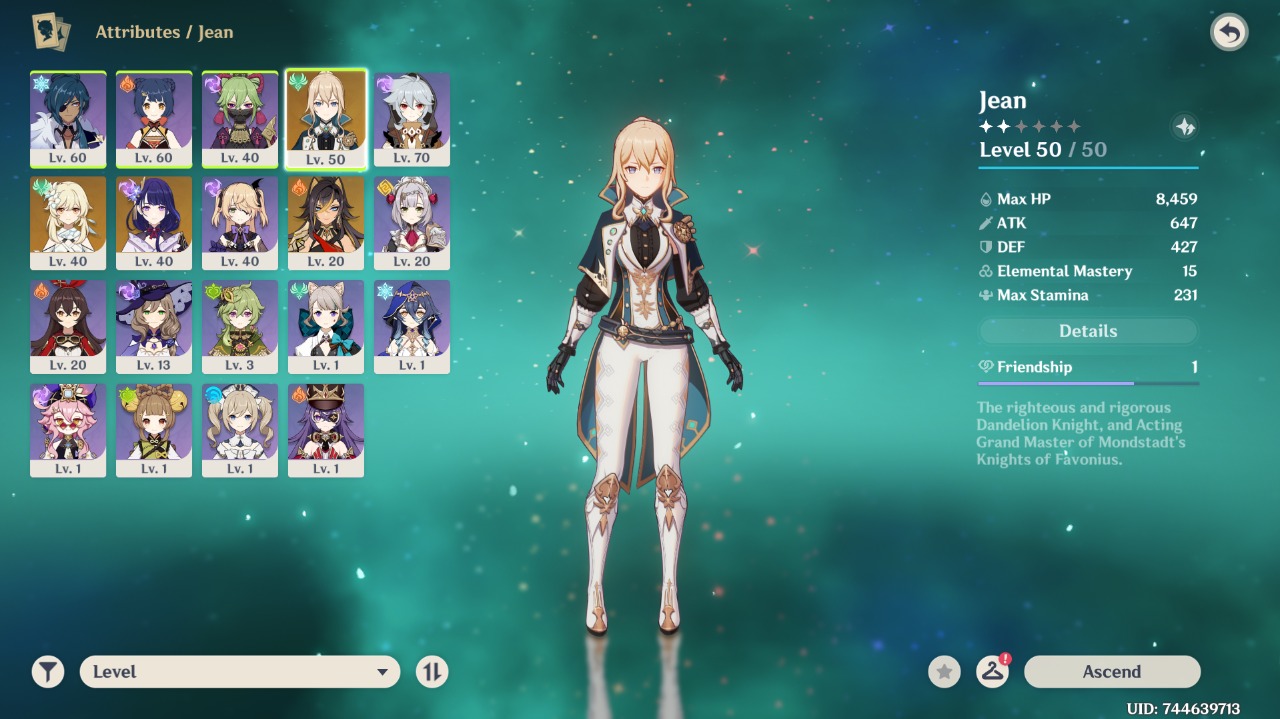Image resolution: width=1280 pixels, height=719 pixels.
Task: Select Kaeya's Lv. 60 portrait
Action: [68, 118]
